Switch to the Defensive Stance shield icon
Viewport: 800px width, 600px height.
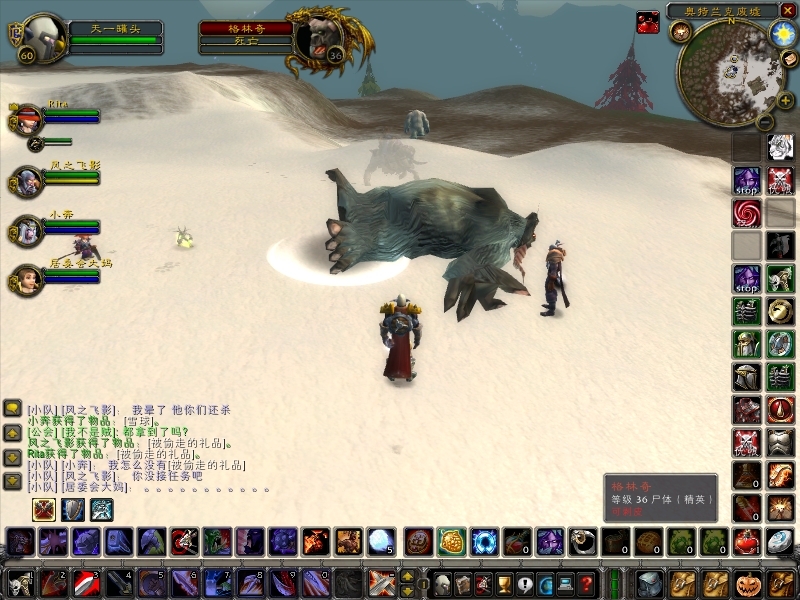[73, 510]
